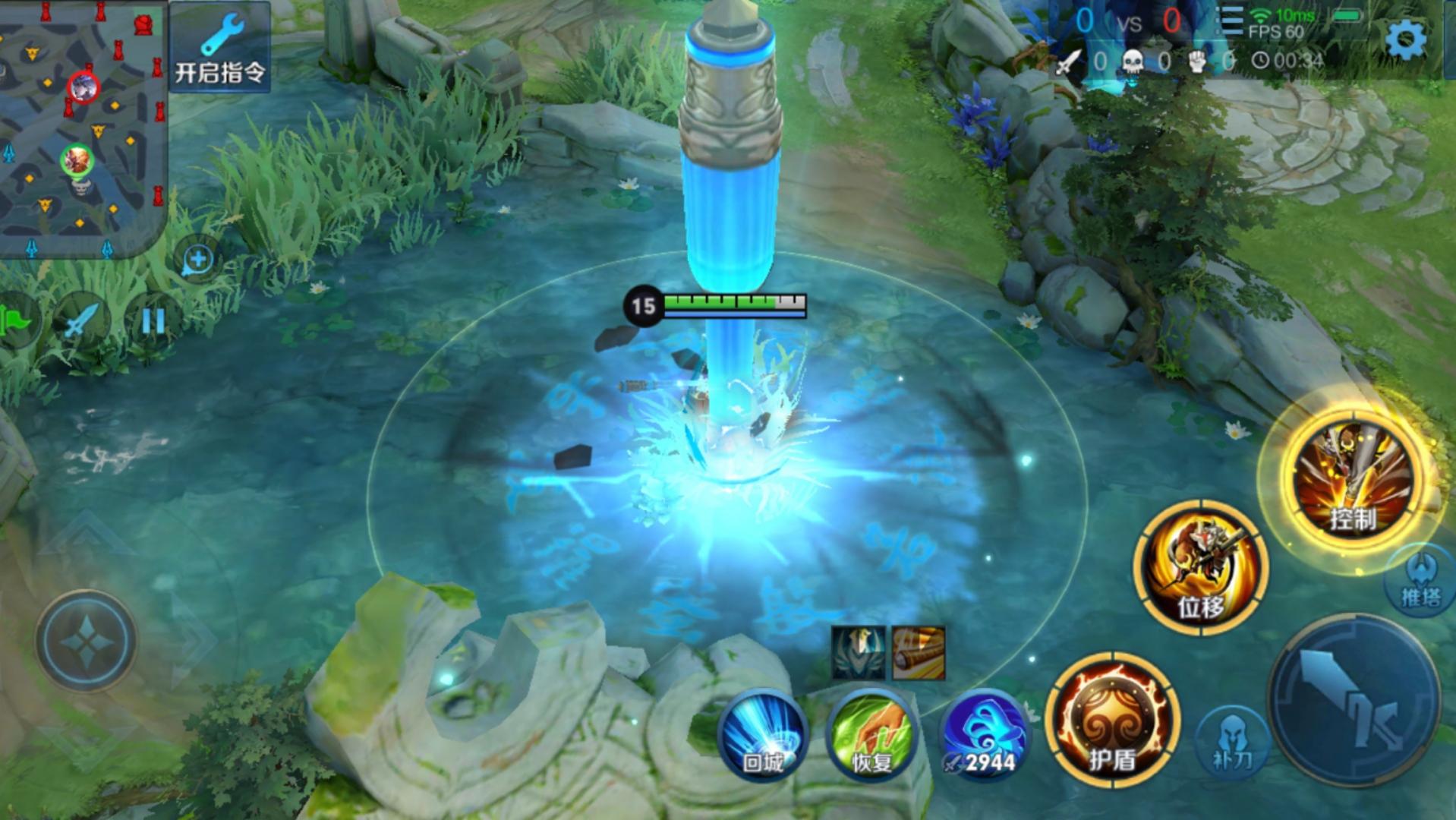
Task: Use the 位移 dash skill
Action: pyautogui.click(x=1200, y=566)
